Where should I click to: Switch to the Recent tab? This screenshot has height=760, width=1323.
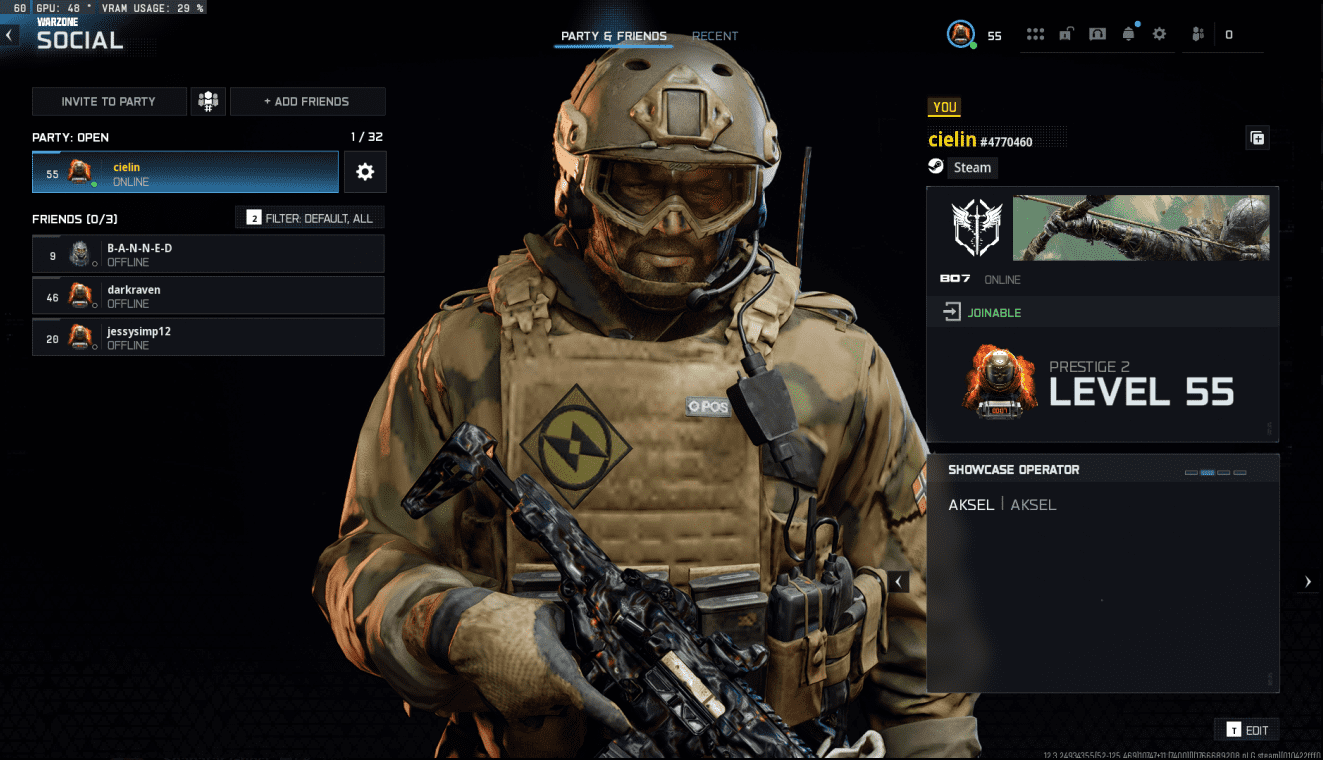[x=715, y=36]
